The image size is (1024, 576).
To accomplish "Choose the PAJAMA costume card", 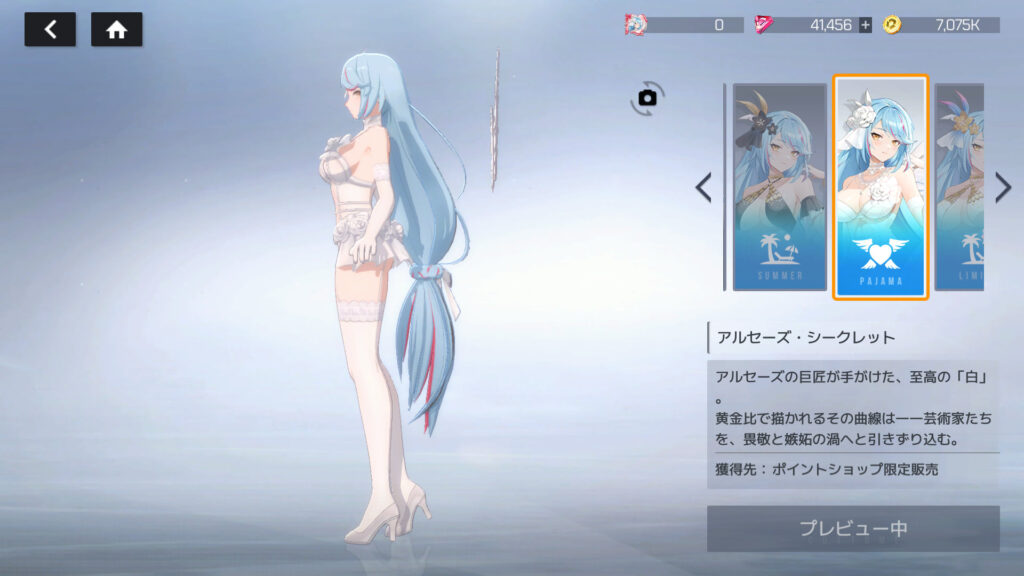I will coord(880,187).
